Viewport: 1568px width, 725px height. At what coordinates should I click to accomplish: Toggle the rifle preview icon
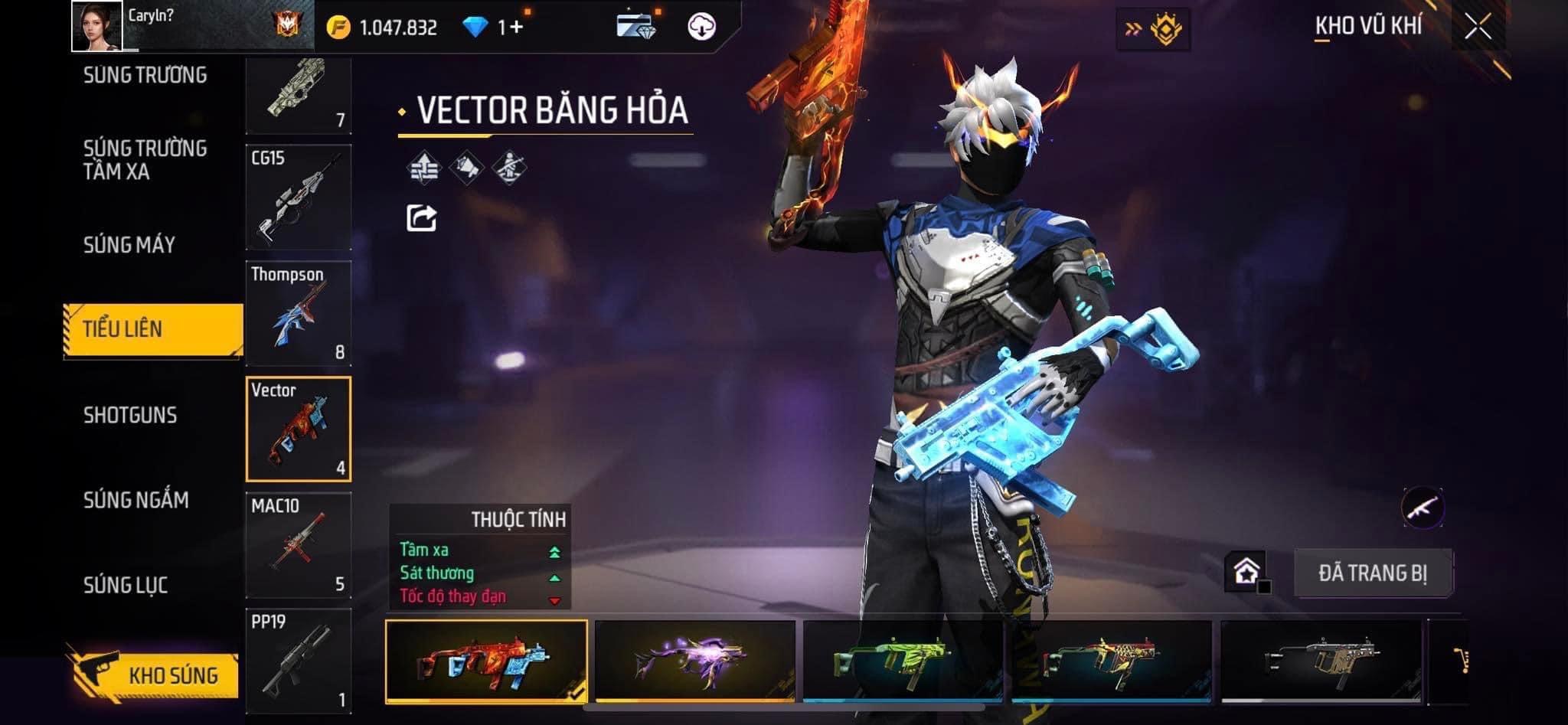(x=1423, y=507)
